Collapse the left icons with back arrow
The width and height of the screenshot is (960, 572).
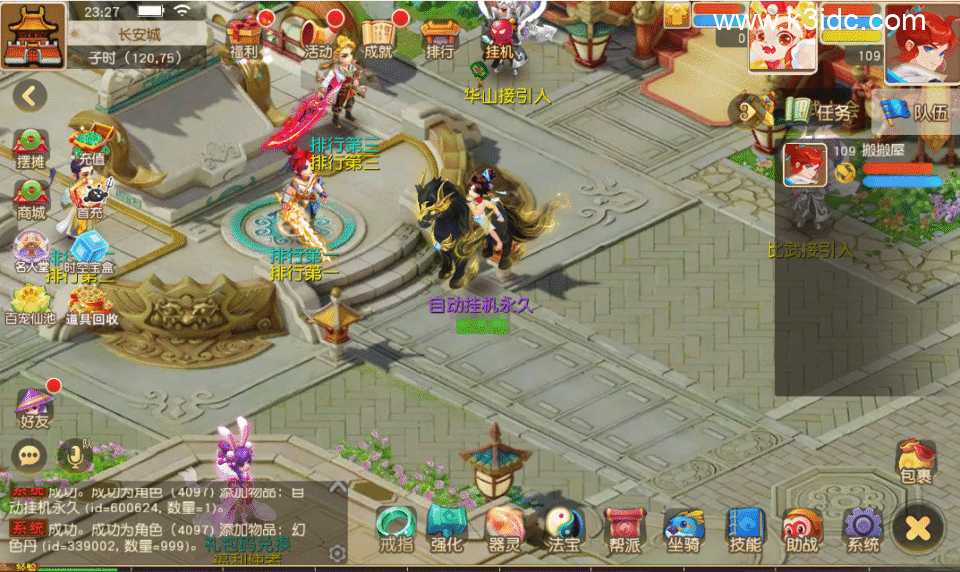pyautogui.click(x=29, y=96)
